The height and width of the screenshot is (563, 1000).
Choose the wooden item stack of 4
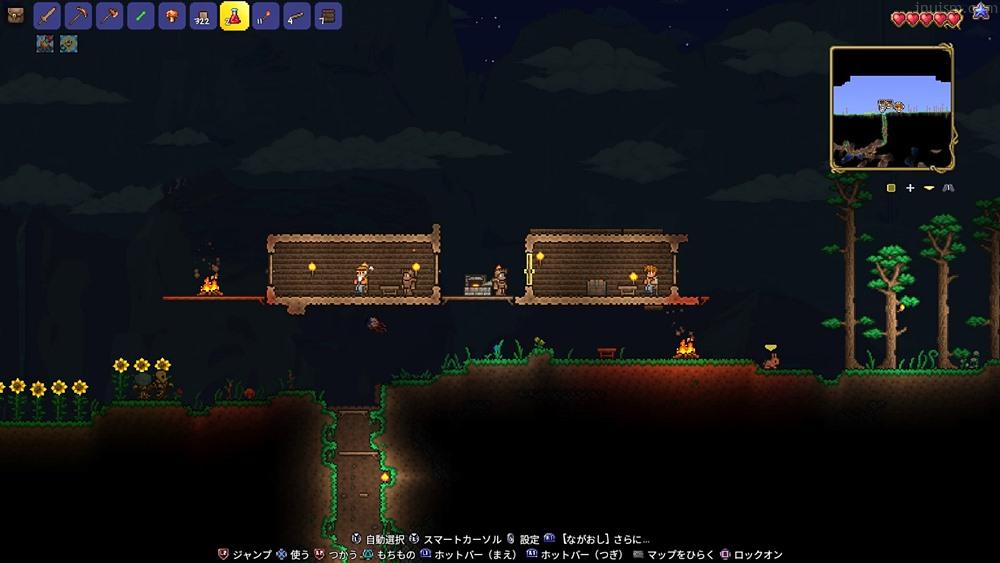click(297, 16)
